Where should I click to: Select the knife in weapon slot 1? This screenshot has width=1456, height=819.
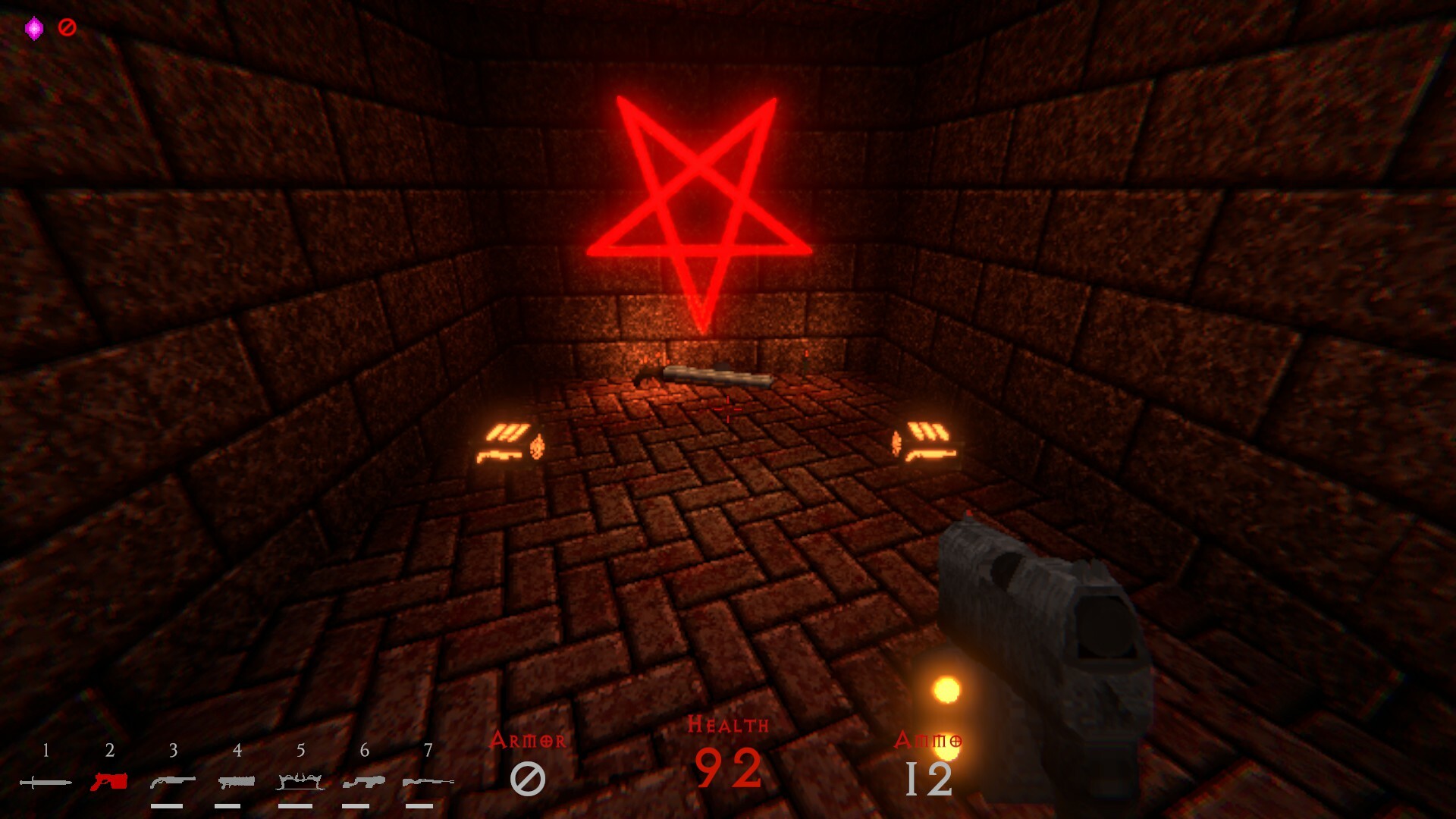[x=45, y=781]
